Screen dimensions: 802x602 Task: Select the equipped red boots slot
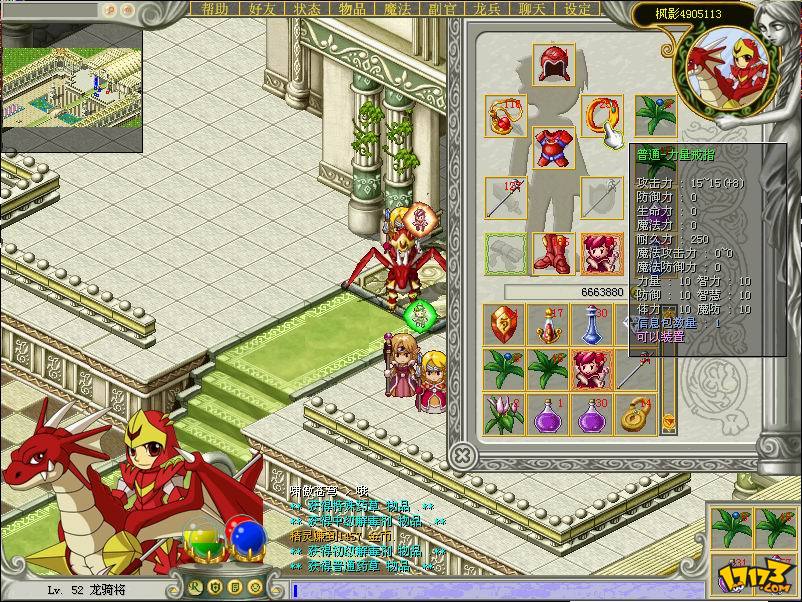coord(551,253)
